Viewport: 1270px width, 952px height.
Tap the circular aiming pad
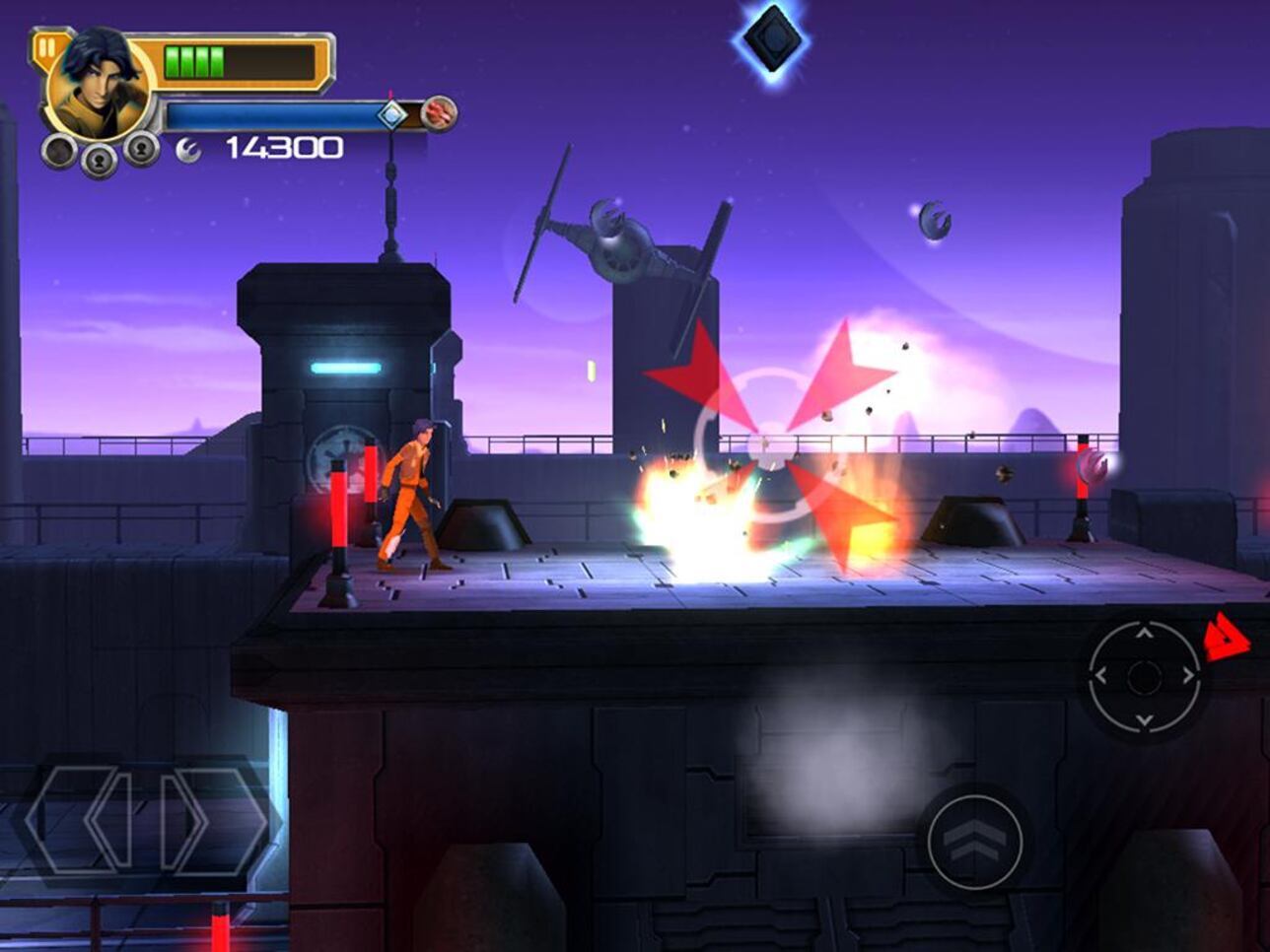pyautogui.click(x=1144, y=677)
